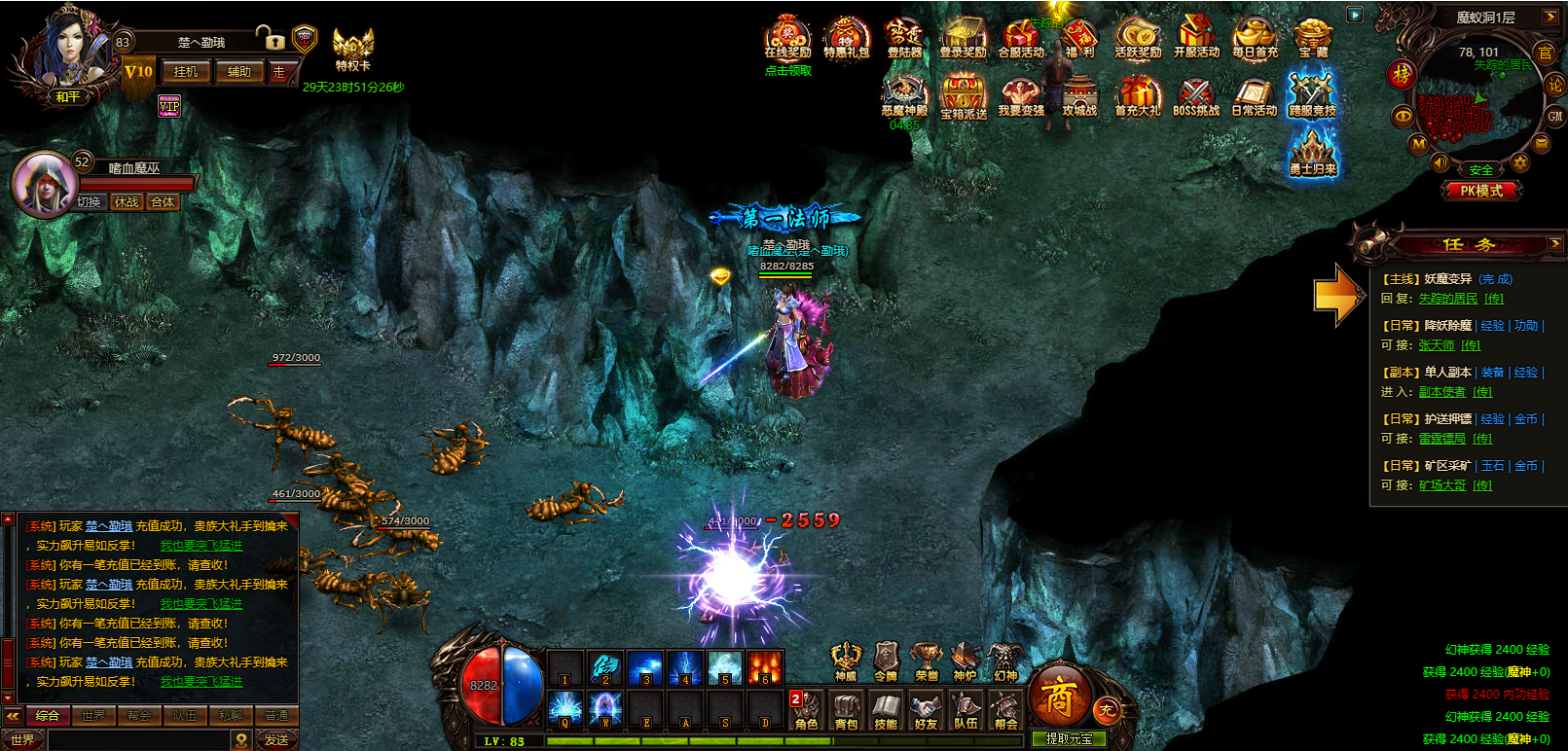Open the 特惠礼包 gift pack
The width and height of the screenshot is (1568, 751).
click(x=846, y=39)
